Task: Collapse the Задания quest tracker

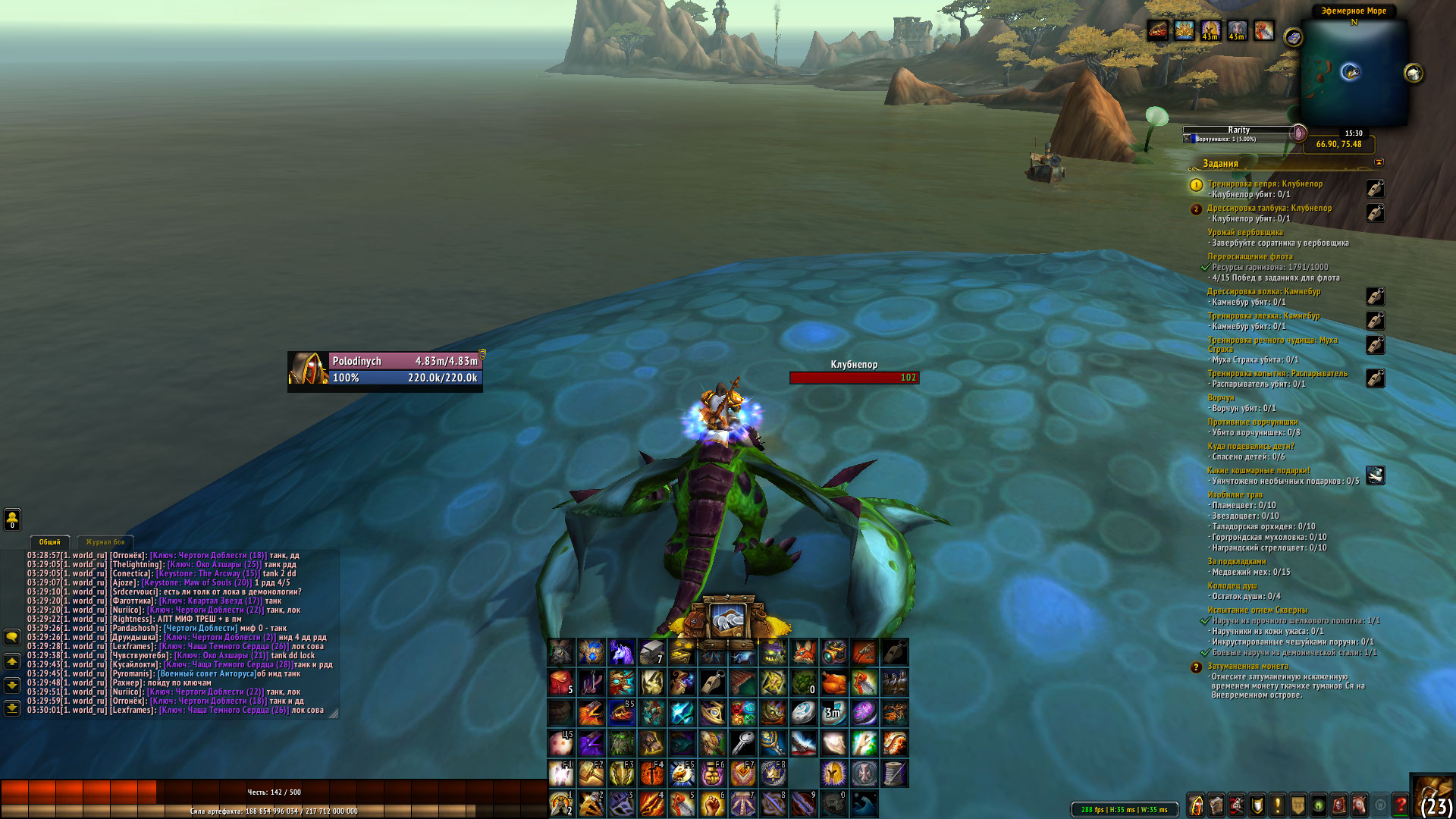Action: click(x=1379, y=162)
